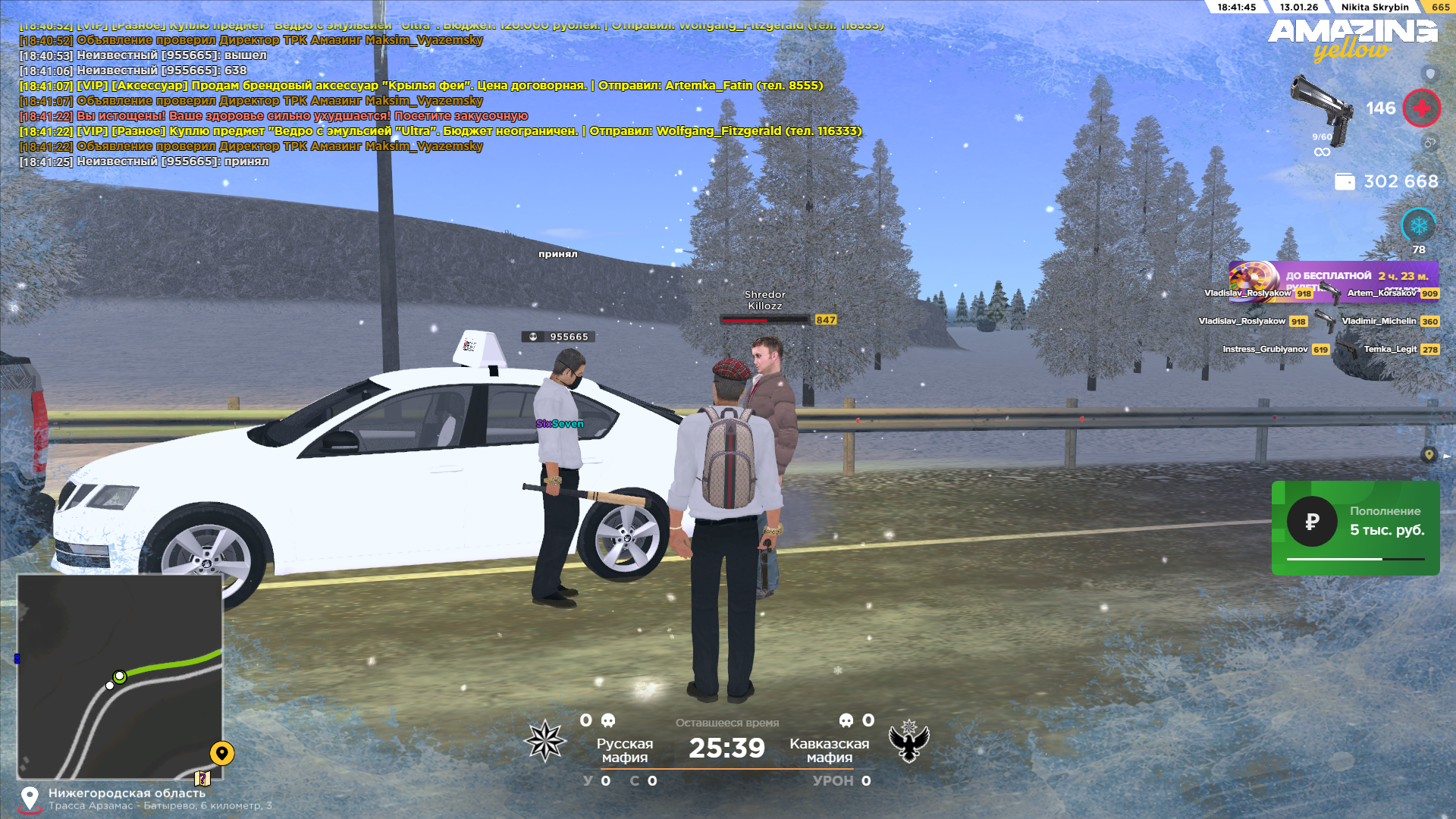
Task: Click the yellow location pin marker on minimap
Action: click(x=221, y=753)
